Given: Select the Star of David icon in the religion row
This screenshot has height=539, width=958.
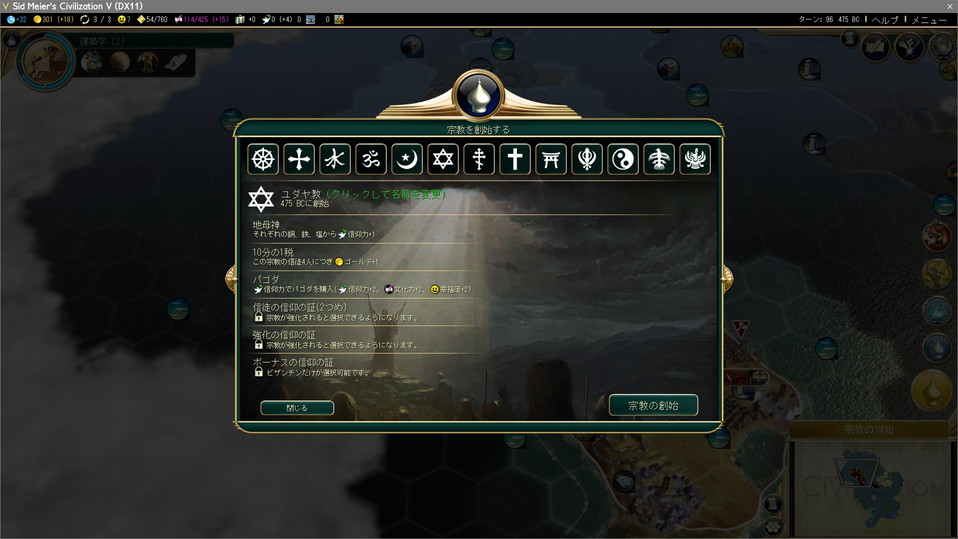Looking at the screenshot, I should pyautogui.click(x=443, y=159).
